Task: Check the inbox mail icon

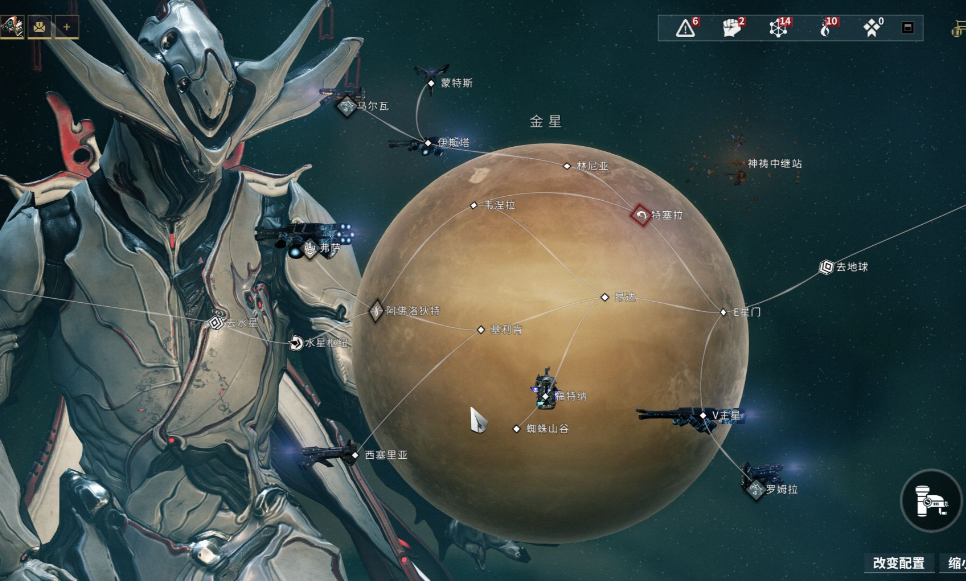Action: coord(40,26)
